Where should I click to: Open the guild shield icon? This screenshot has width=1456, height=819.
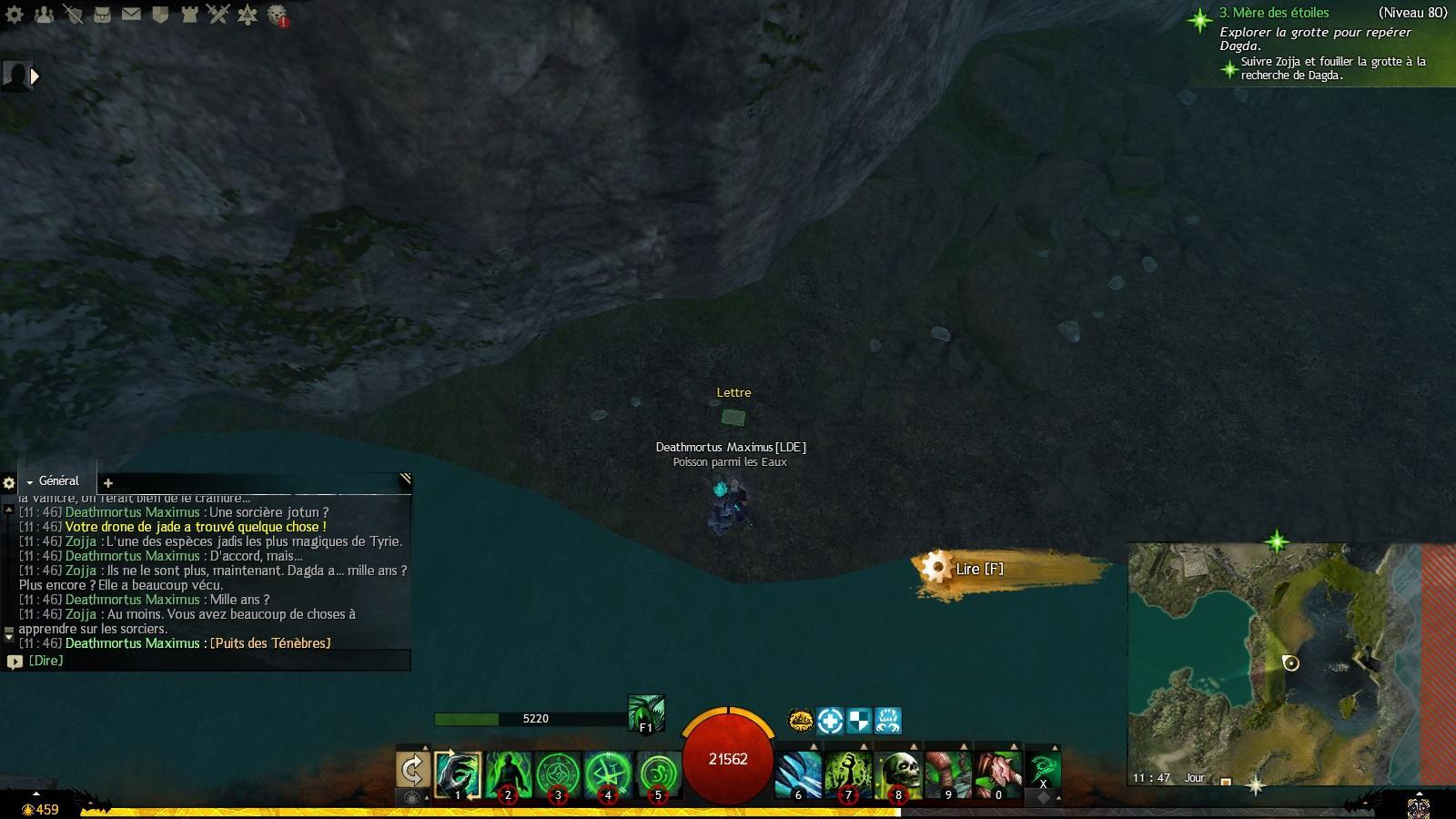(x=160, y=15)
